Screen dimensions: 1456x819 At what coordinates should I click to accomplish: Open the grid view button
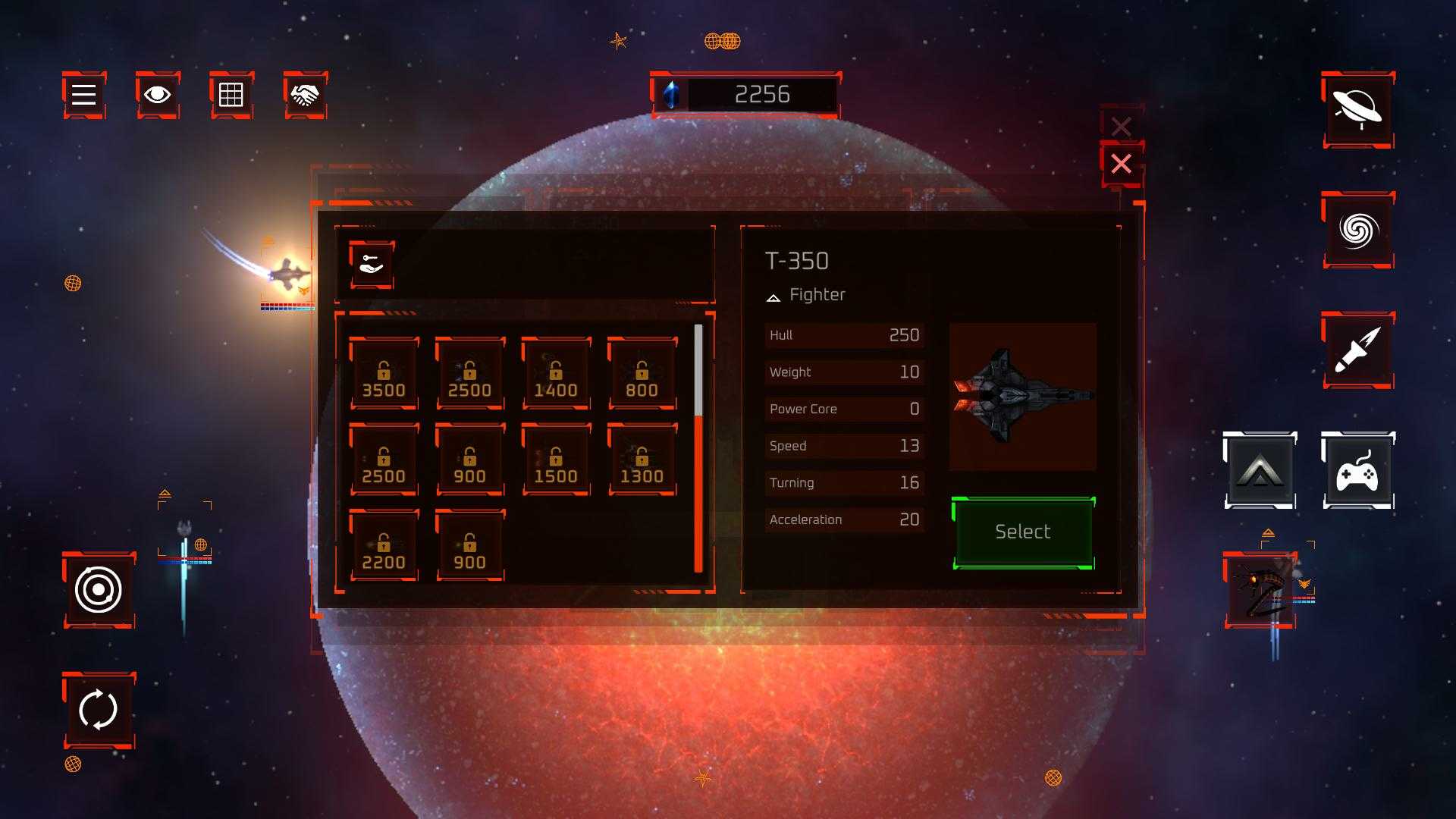tap(231, 95)
